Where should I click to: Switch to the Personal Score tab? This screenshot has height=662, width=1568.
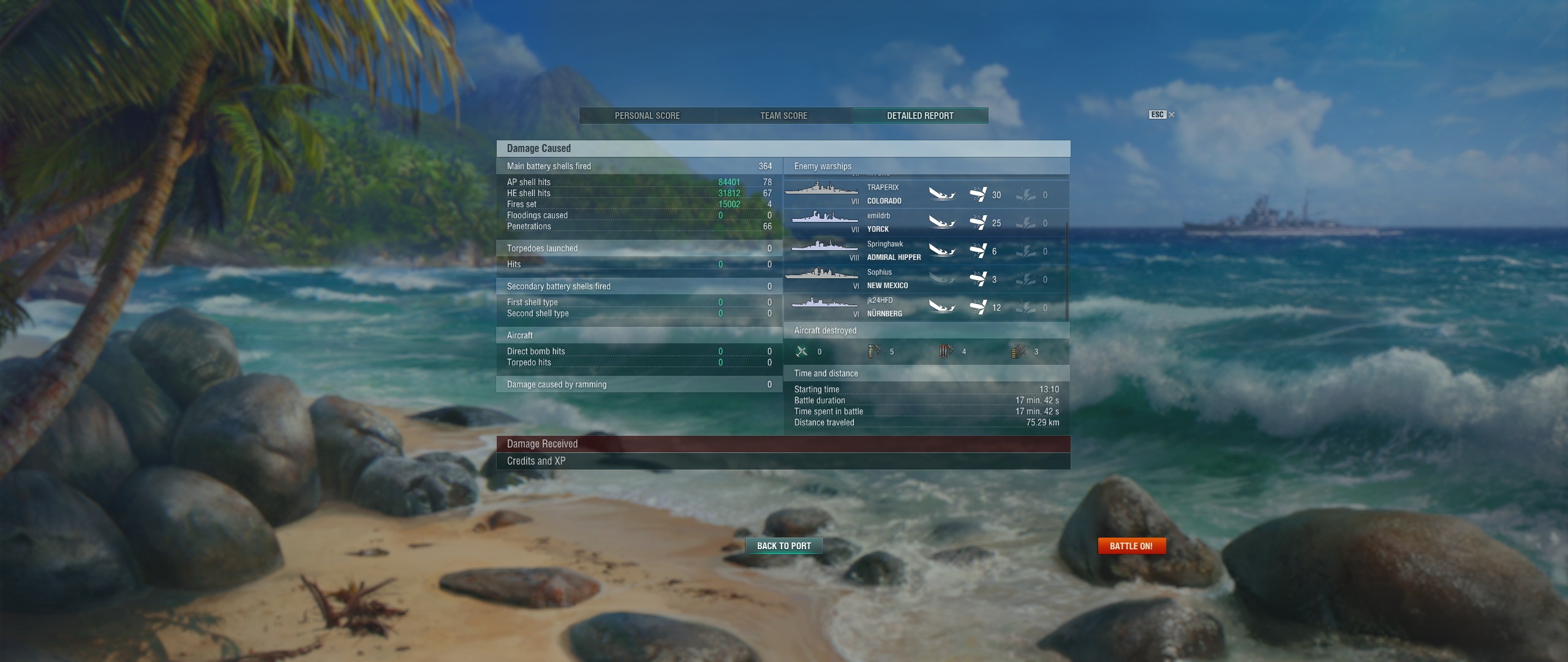coord(647,116)
